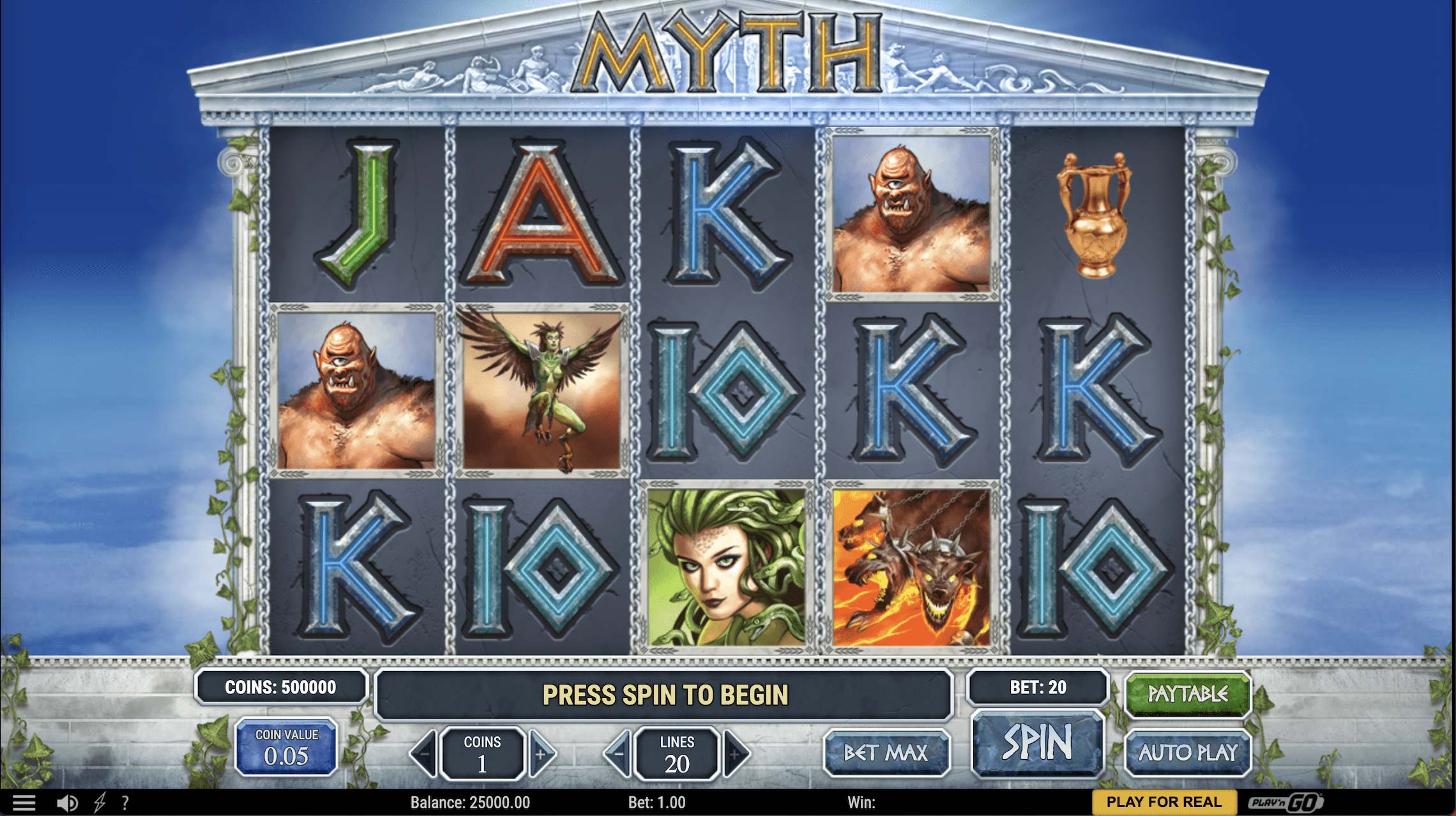This screenshot has height=816, width=1456.
Task: Click the BET: 20 display
Action: (1036, 688)
